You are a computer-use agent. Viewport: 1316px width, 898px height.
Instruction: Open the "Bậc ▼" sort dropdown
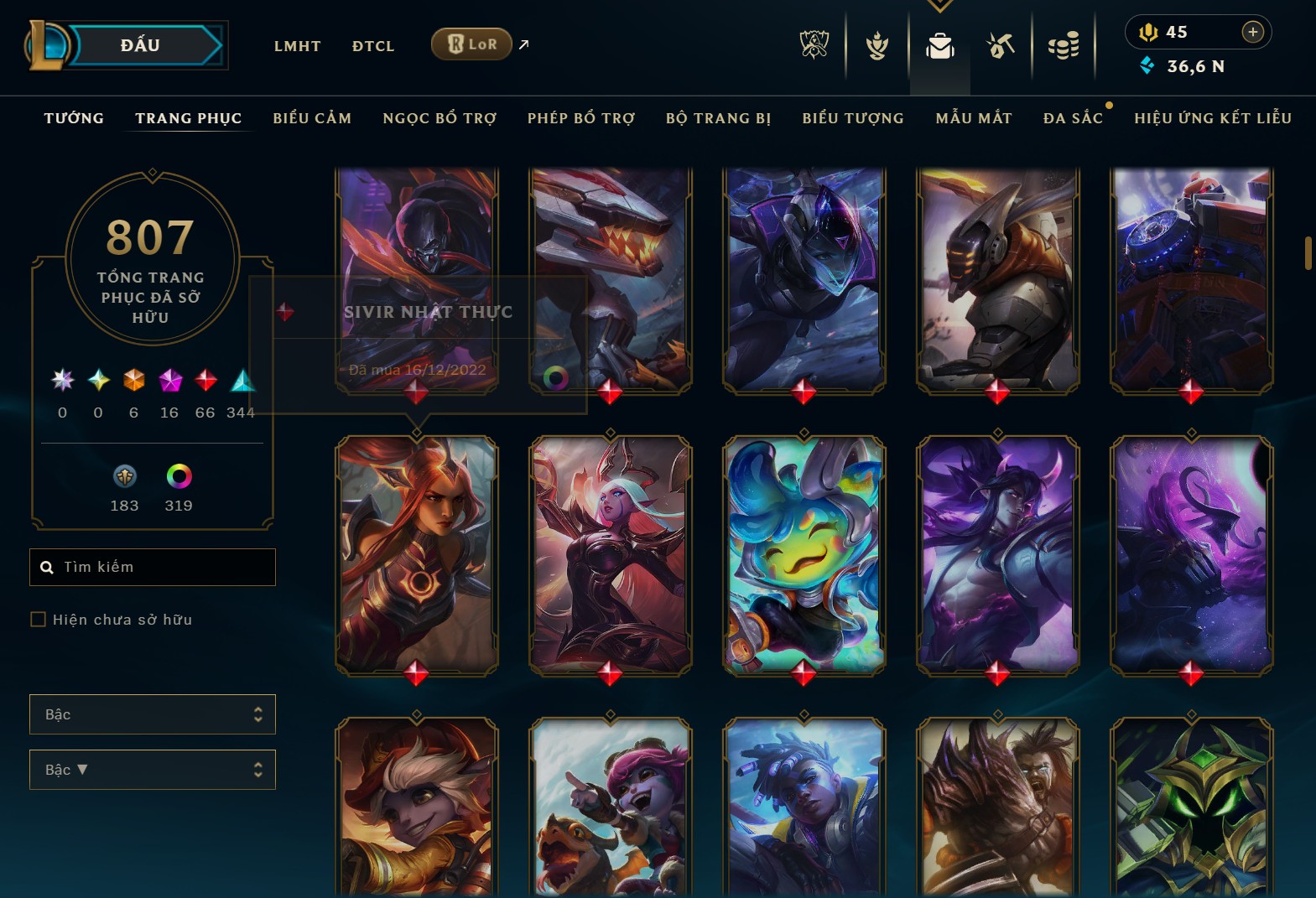click(152, 769)
